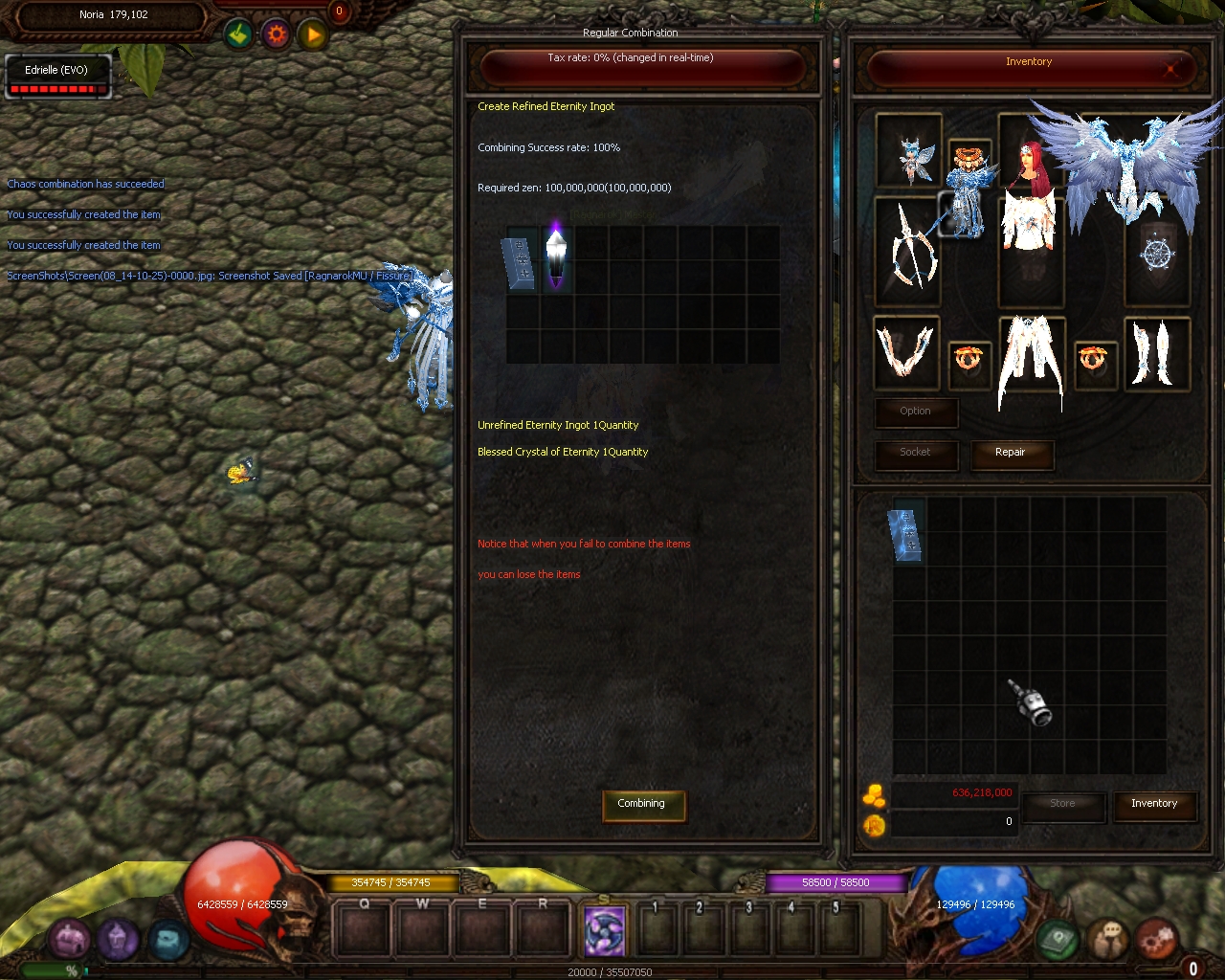Switch to the Inventory tab button
The image size is (1225, 980).
(1154, 805)
